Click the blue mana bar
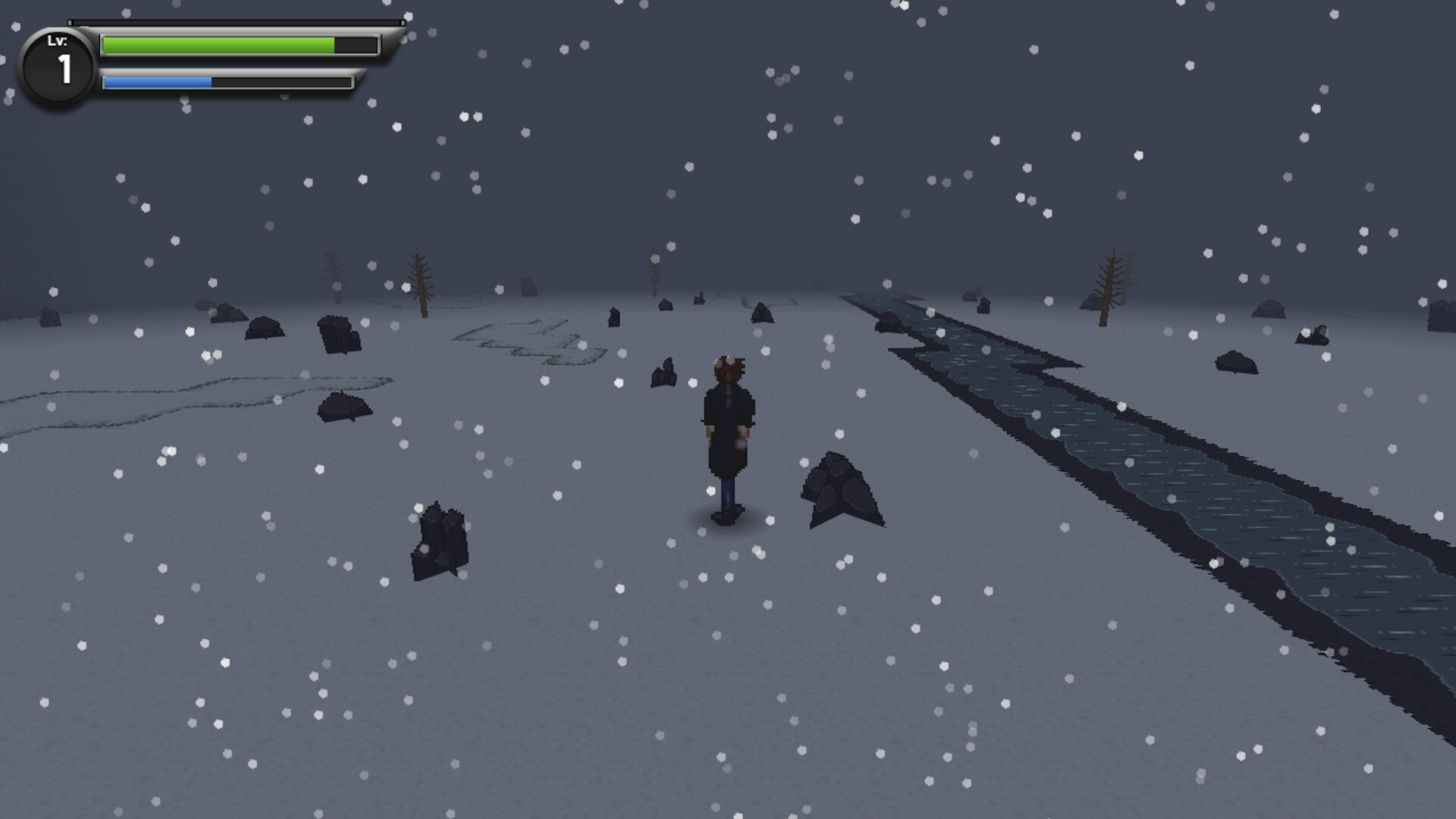This screenshot has height=819, width=1456. coord(157,82)
